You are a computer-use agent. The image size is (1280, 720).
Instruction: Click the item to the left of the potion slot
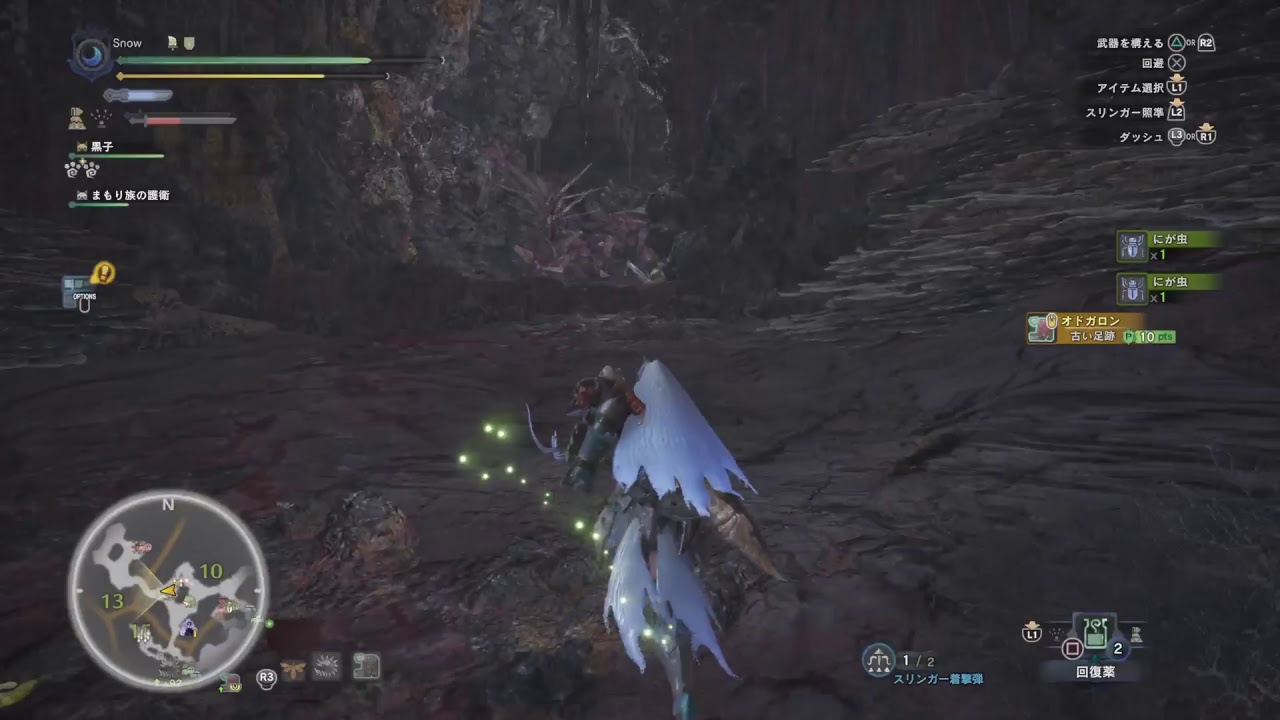(1055, 631)
